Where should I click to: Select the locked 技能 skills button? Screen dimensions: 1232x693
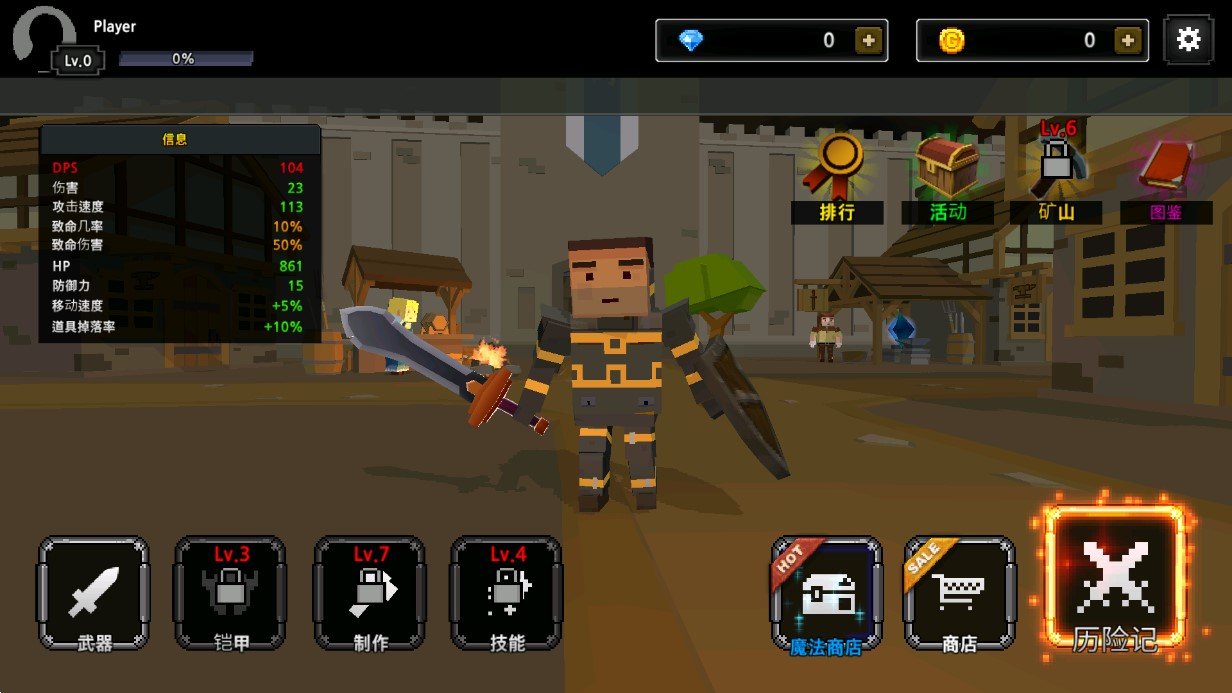507,593
